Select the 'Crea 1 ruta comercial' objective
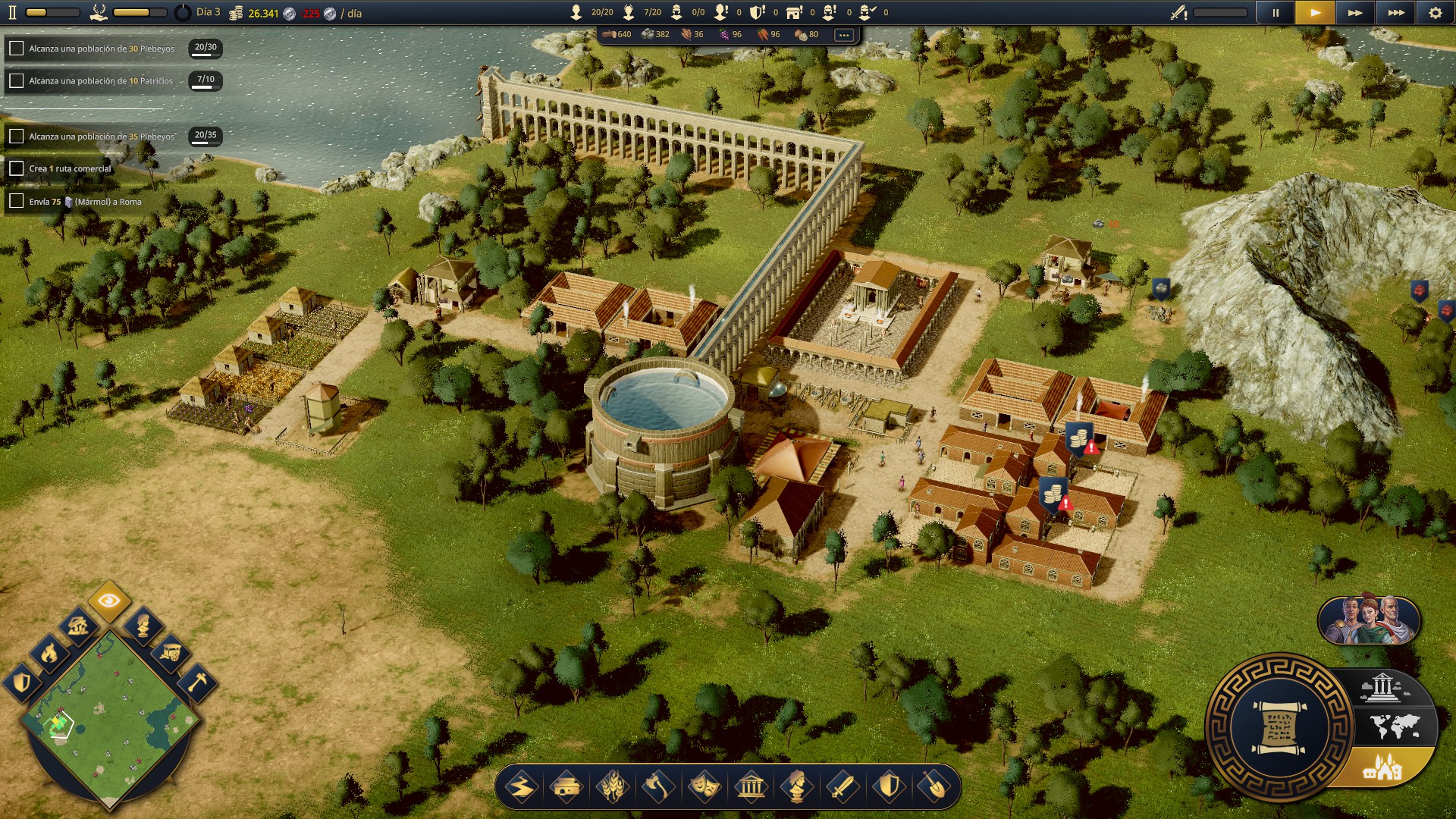The width and height of the screenshot is (1456, 819). (70, 169)
